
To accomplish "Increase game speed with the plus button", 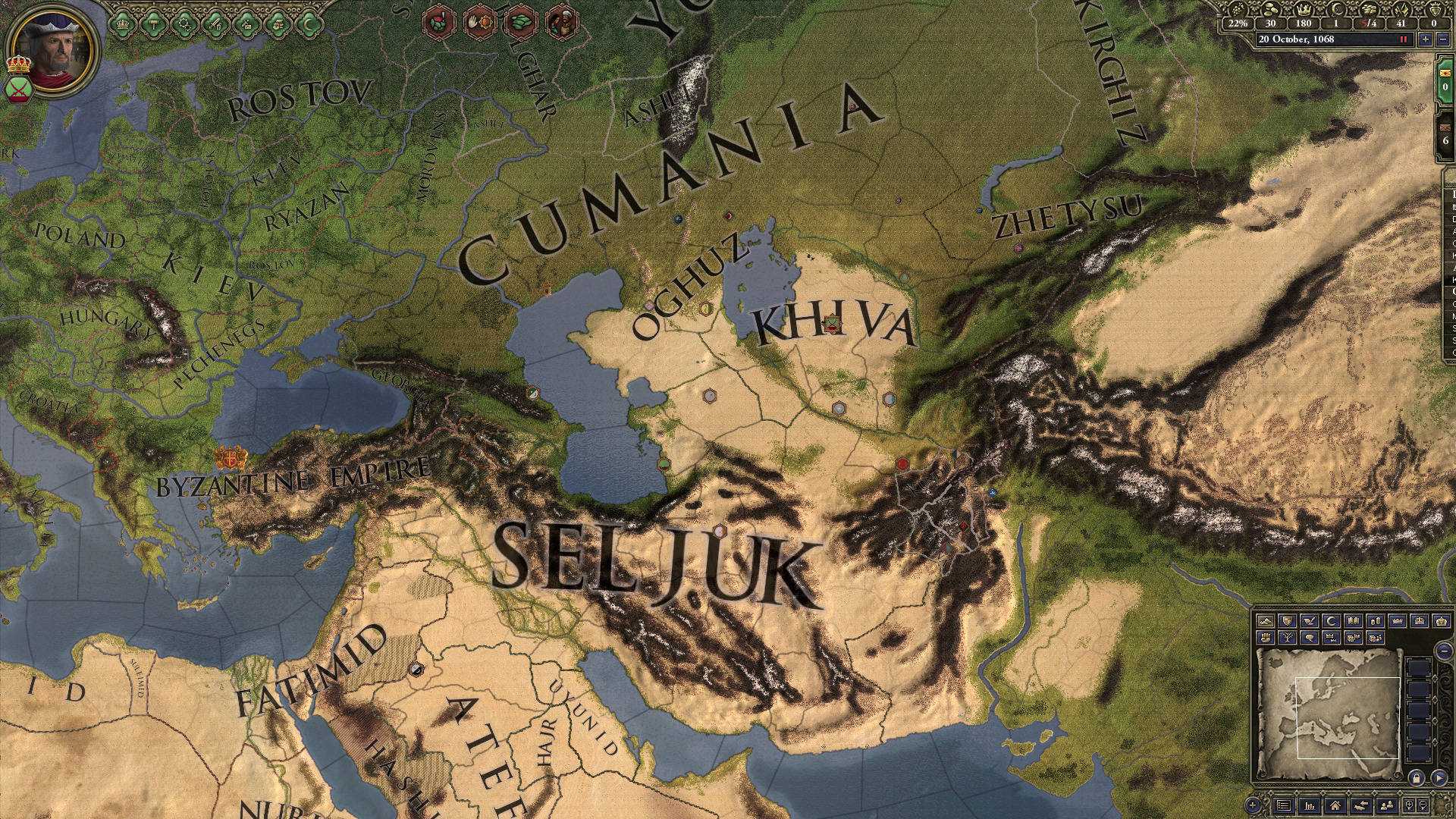I will click(1426, 39).
